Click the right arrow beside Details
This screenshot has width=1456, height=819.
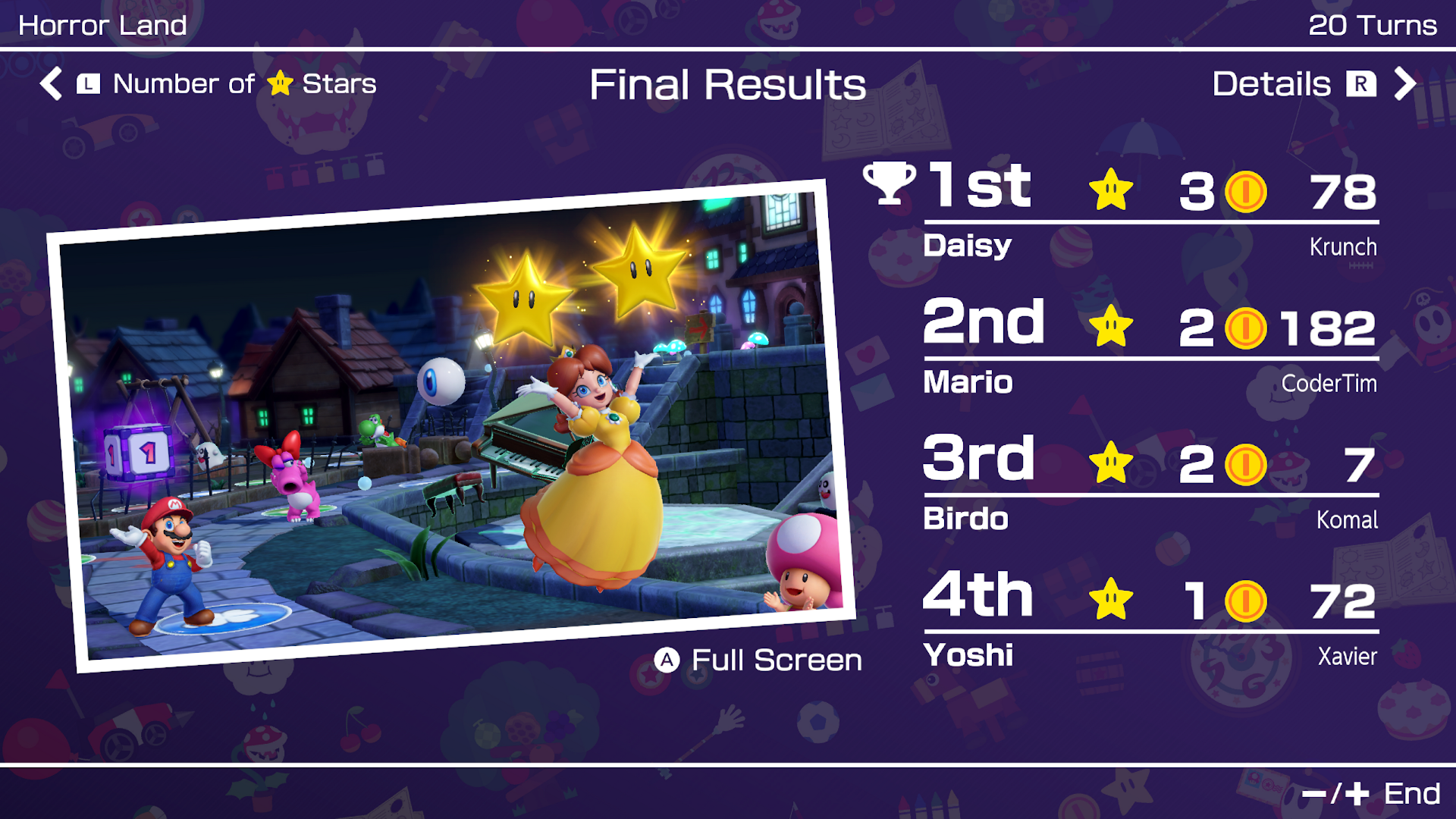pos(1404,83)
